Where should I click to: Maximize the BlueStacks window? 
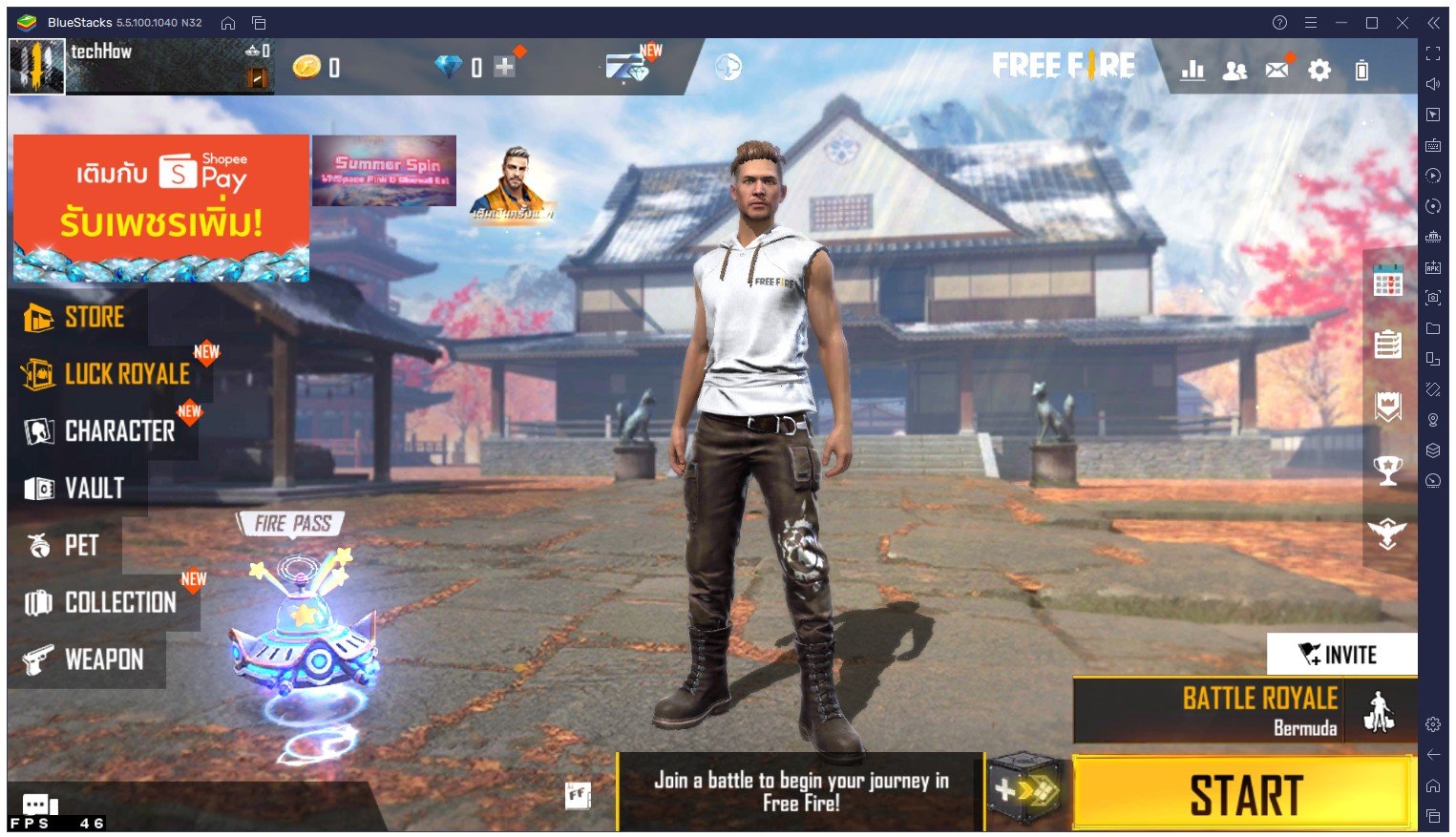coord(1371,23)
